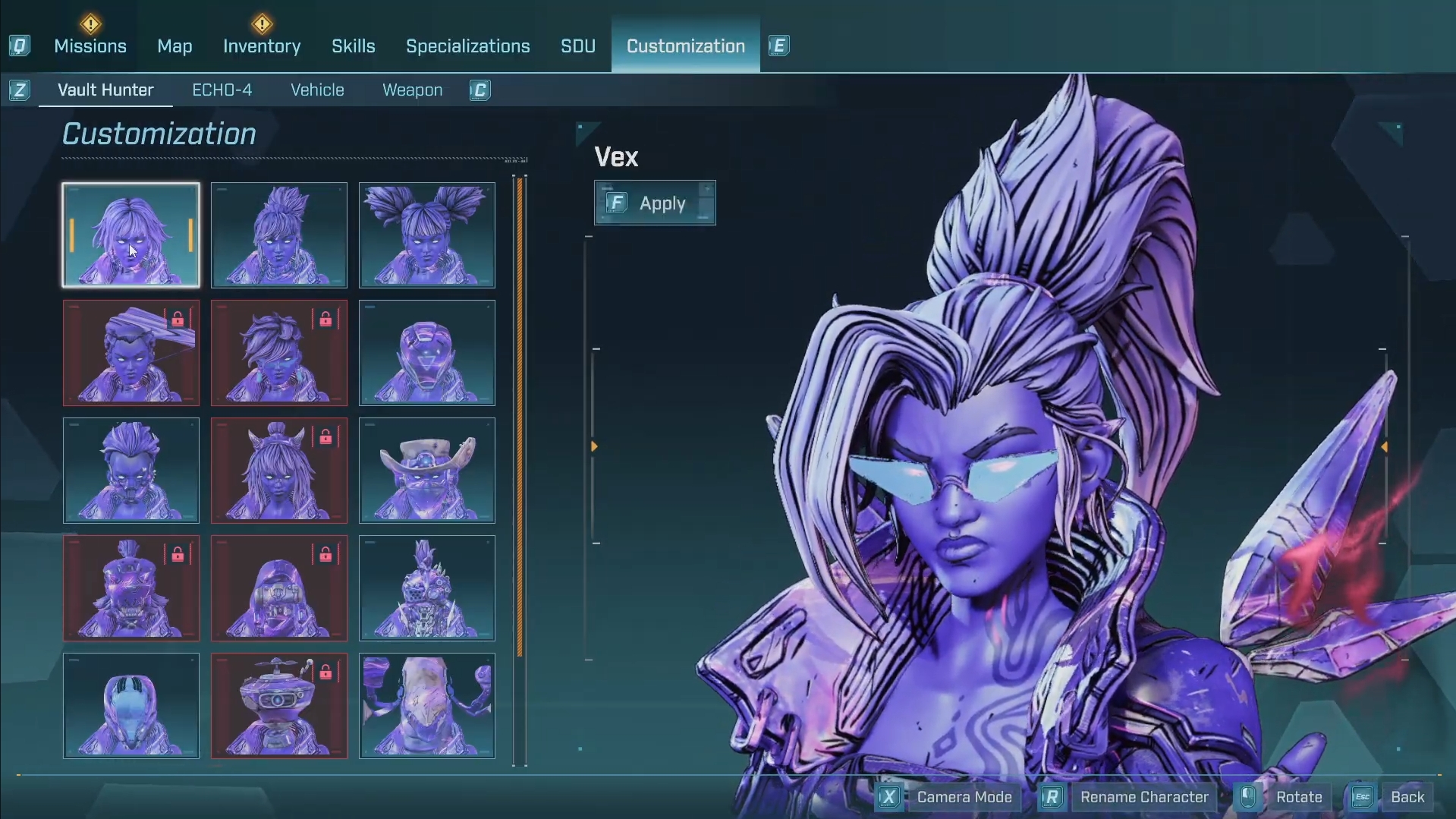
Task: Open the Missions tab
Action: pos(90,46)
